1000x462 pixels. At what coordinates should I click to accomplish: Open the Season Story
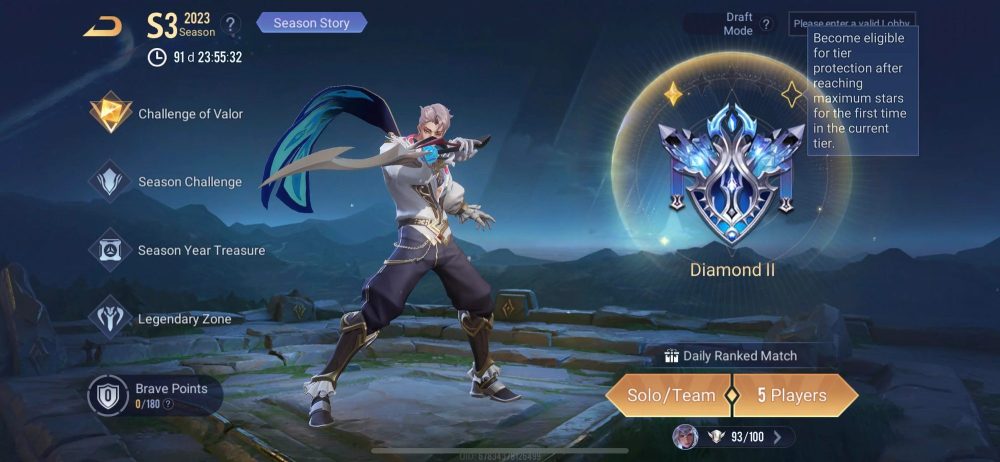click(312, 22)
